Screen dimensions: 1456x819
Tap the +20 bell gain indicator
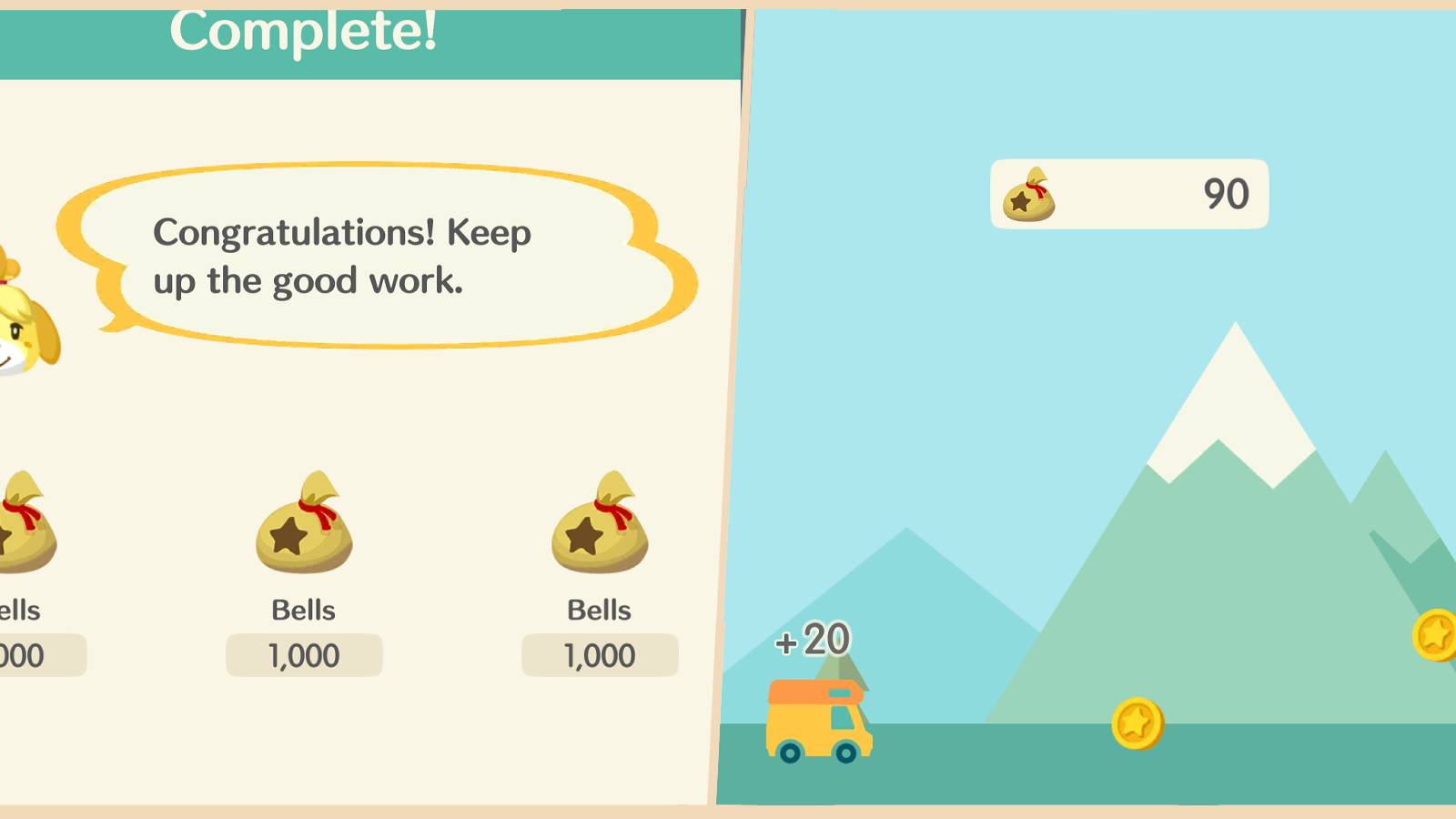pos(812,638)
